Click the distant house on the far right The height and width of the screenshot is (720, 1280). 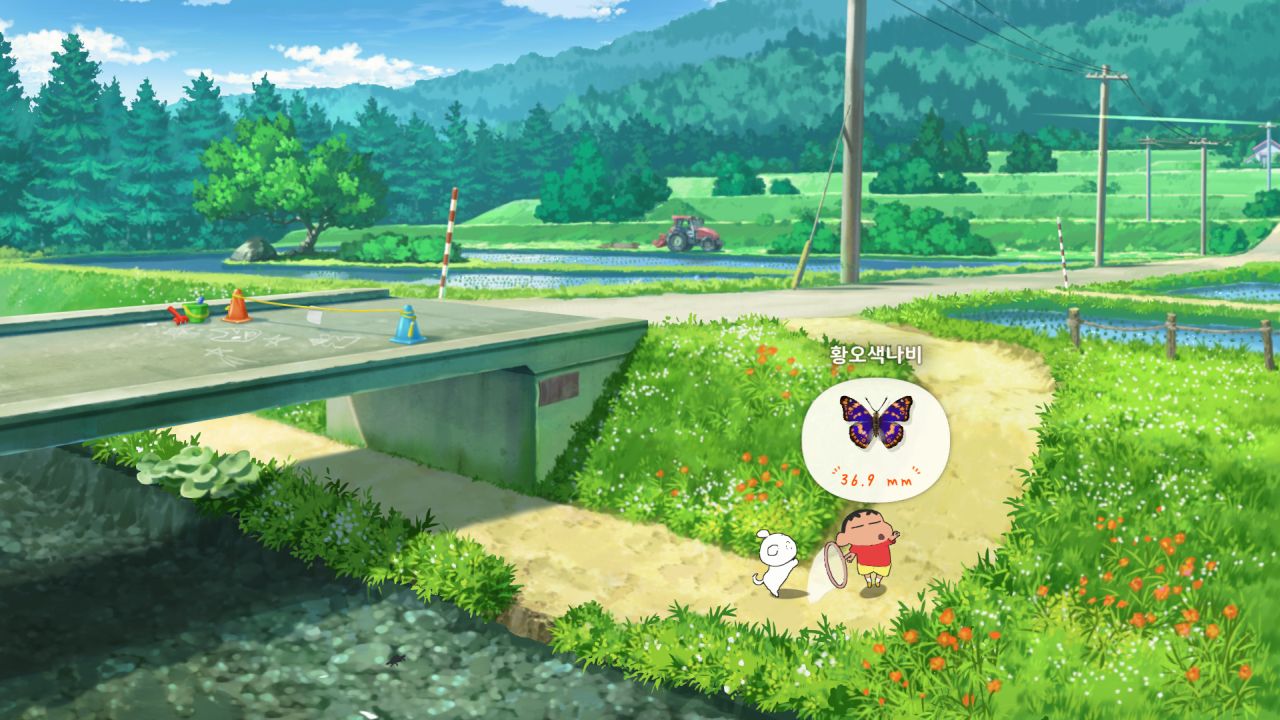pos(1262,150)
